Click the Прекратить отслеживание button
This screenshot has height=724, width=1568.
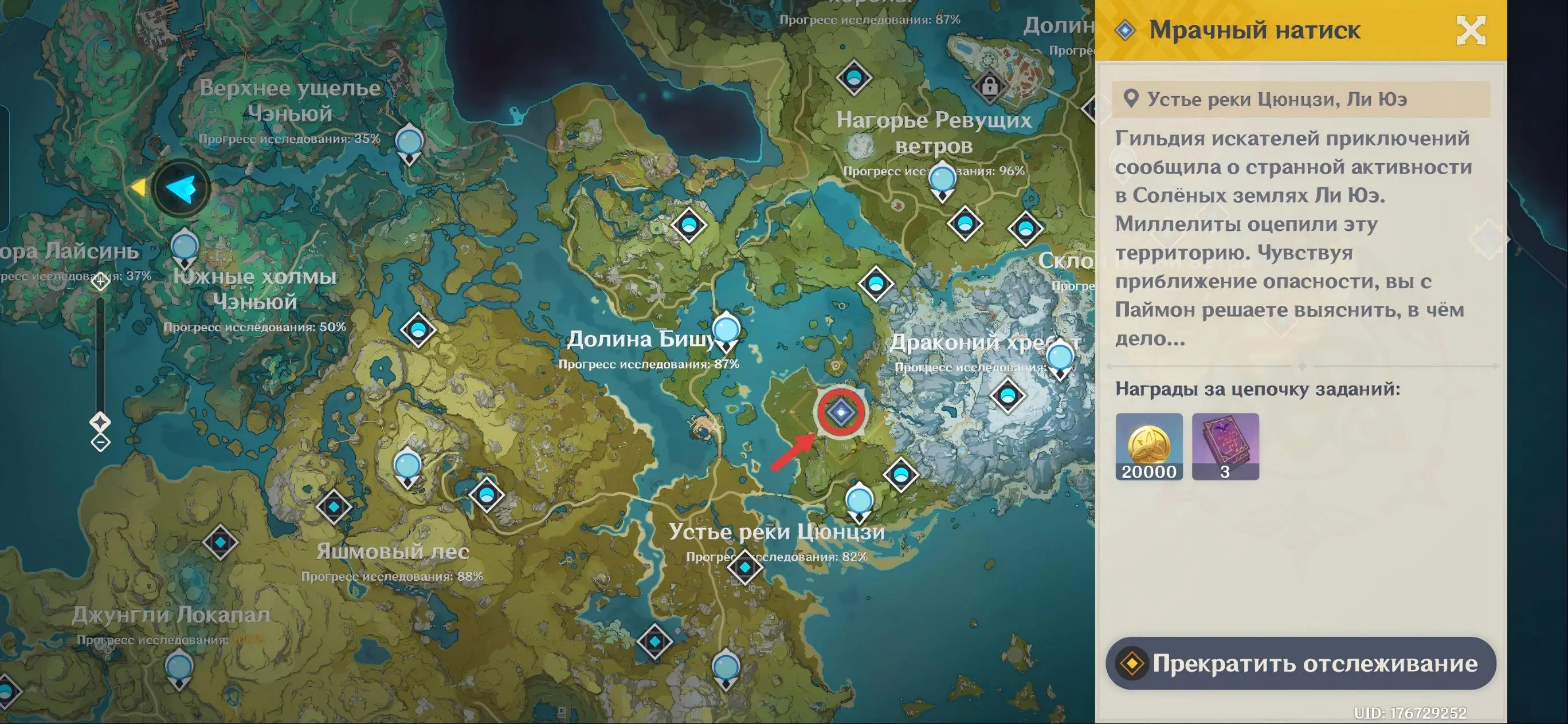point(1300,663)
